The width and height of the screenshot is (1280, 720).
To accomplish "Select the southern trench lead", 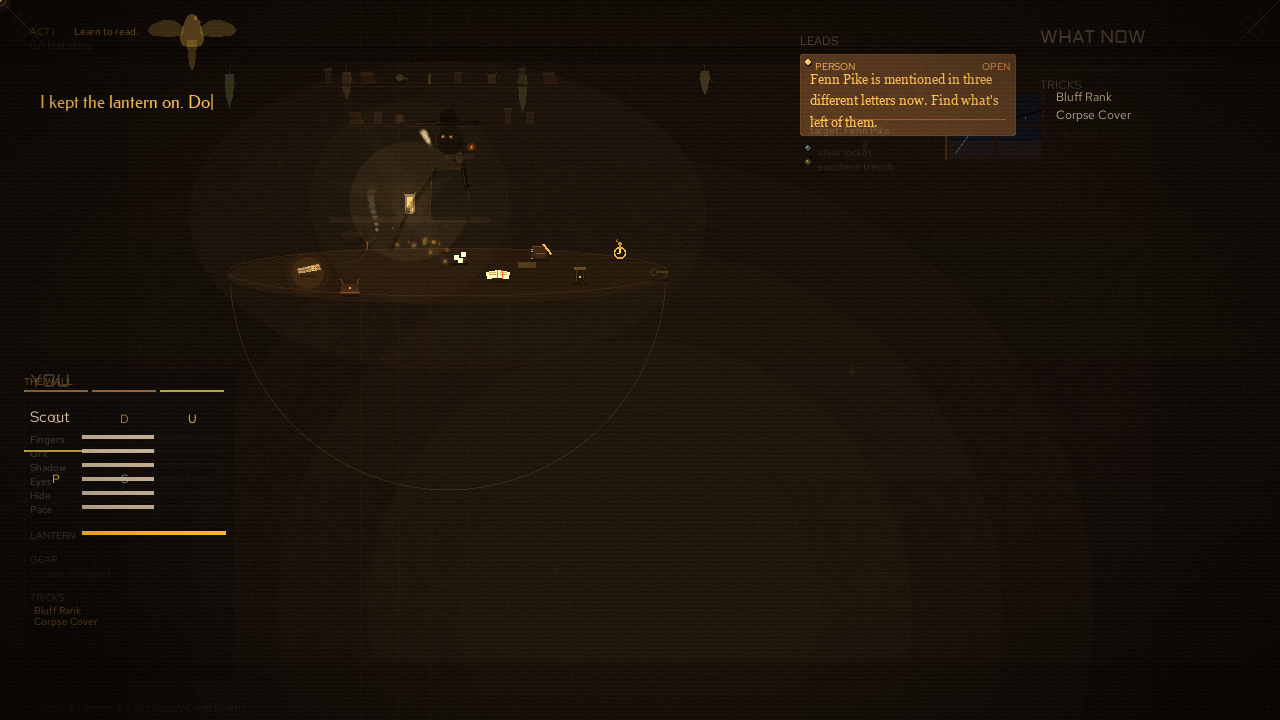I will [x=855, y=167].
